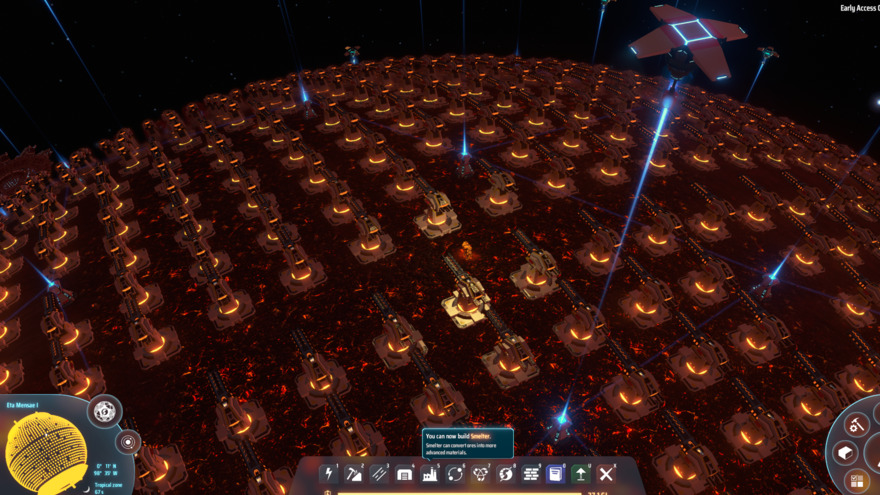Image resolution: width=880 pixels, height=495 pixels.
Task: Select the factory production build category
Action: [430, 473]
